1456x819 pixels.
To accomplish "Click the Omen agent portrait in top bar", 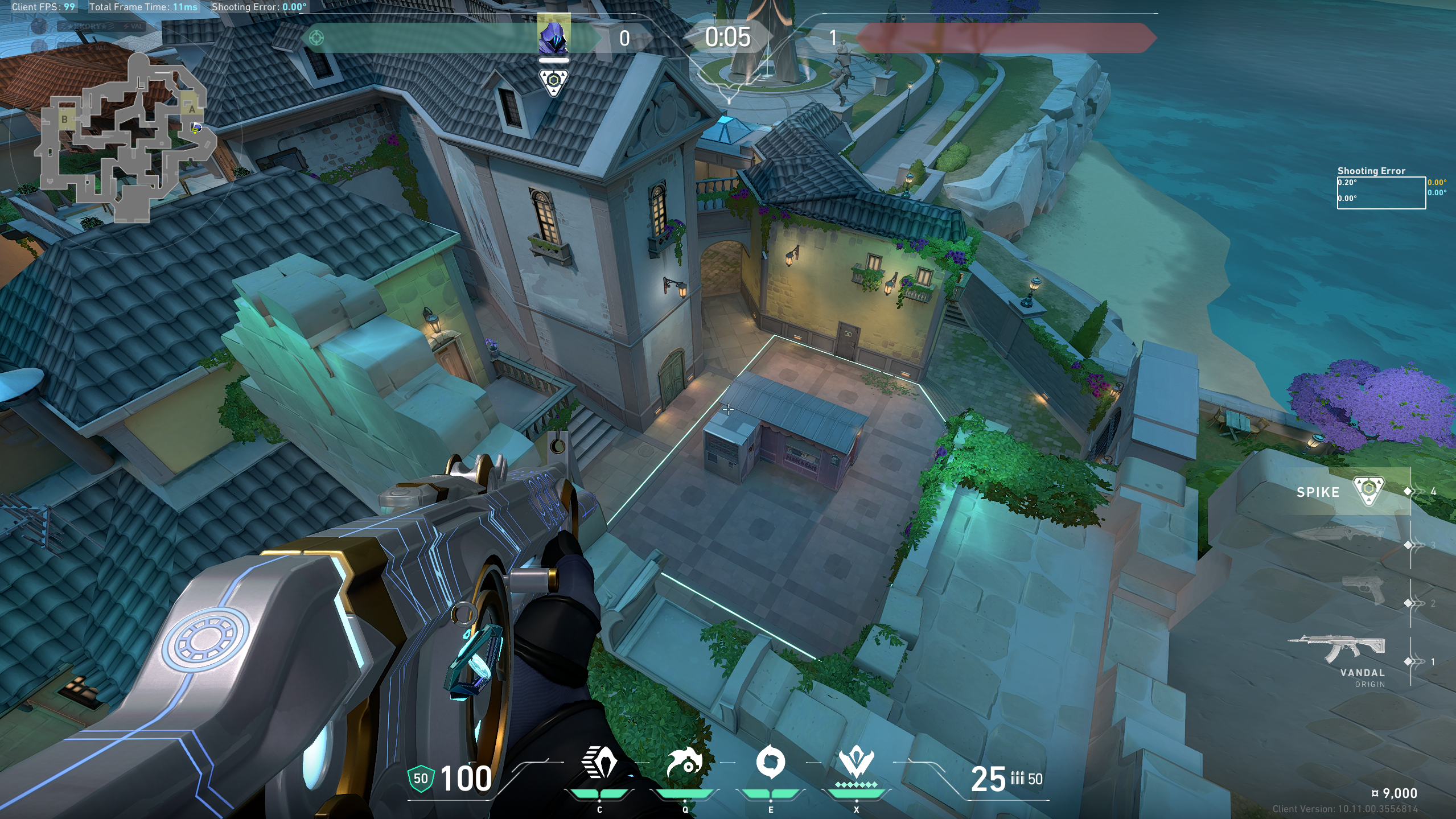I will [553, 35].
